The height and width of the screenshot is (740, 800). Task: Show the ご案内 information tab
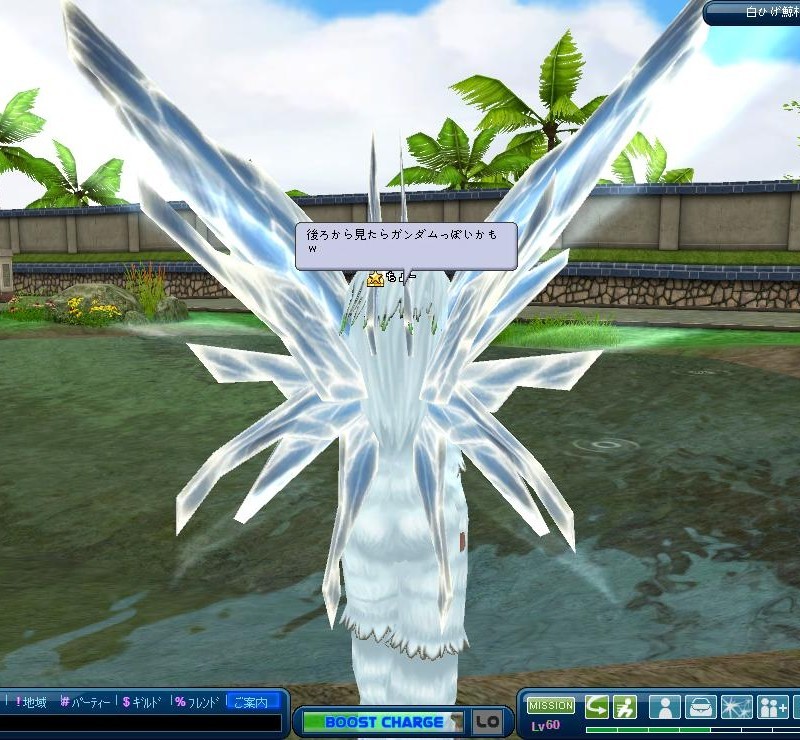[252, 702]
